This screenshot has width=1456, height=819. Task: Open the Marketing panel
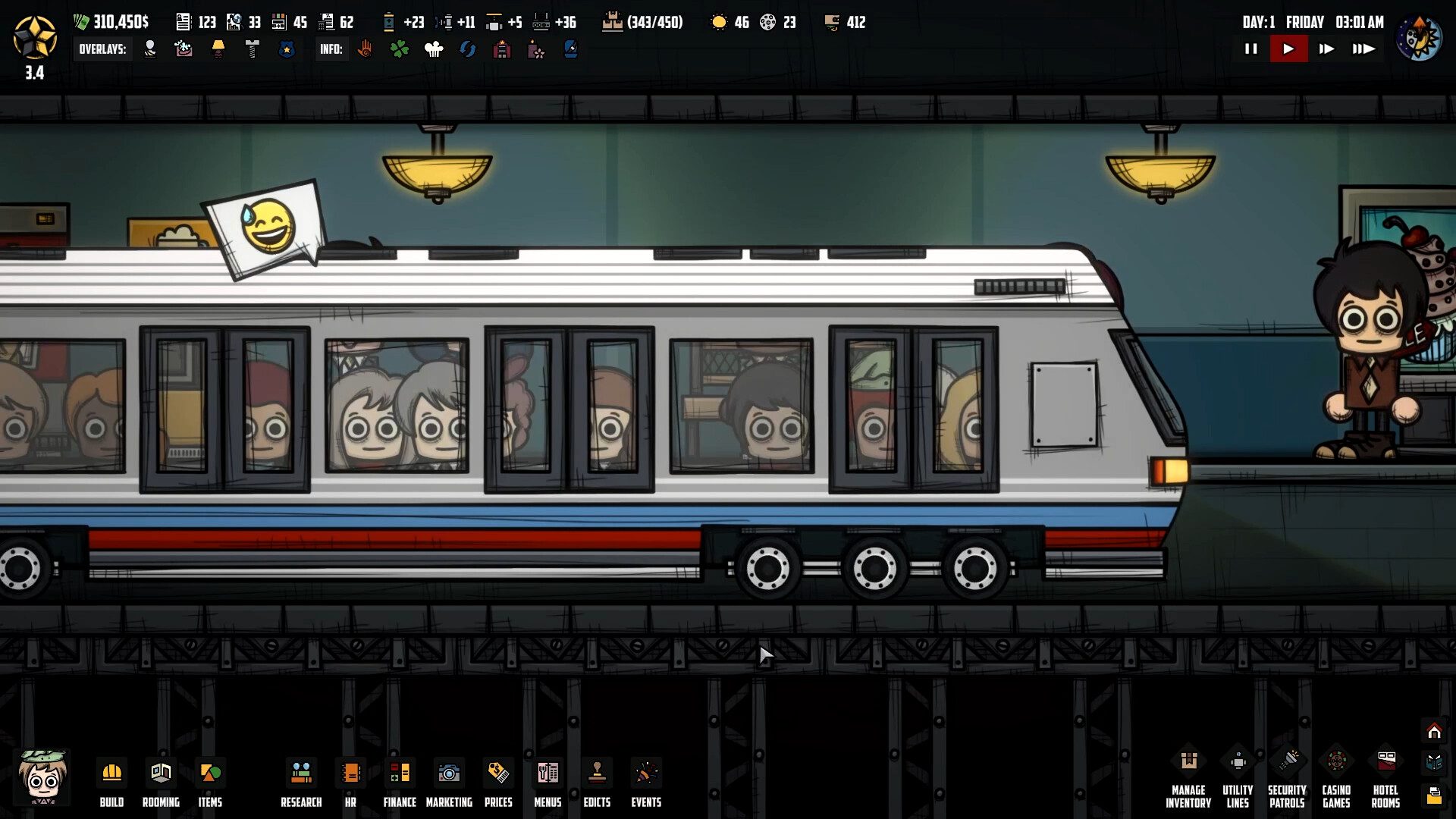[449, 783]
